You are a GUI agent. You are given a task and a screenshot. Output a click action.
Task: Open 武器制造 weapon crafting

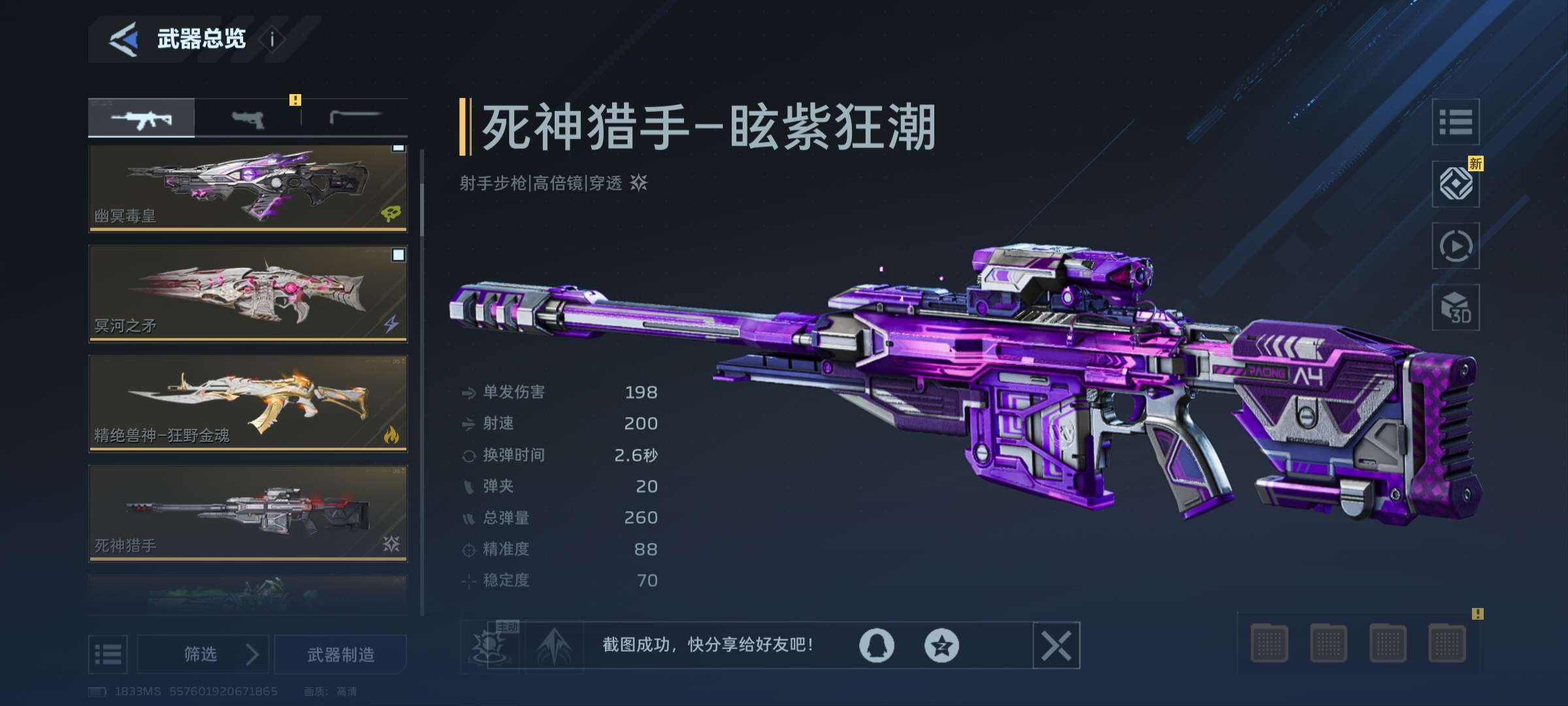[x=340, y=654]
